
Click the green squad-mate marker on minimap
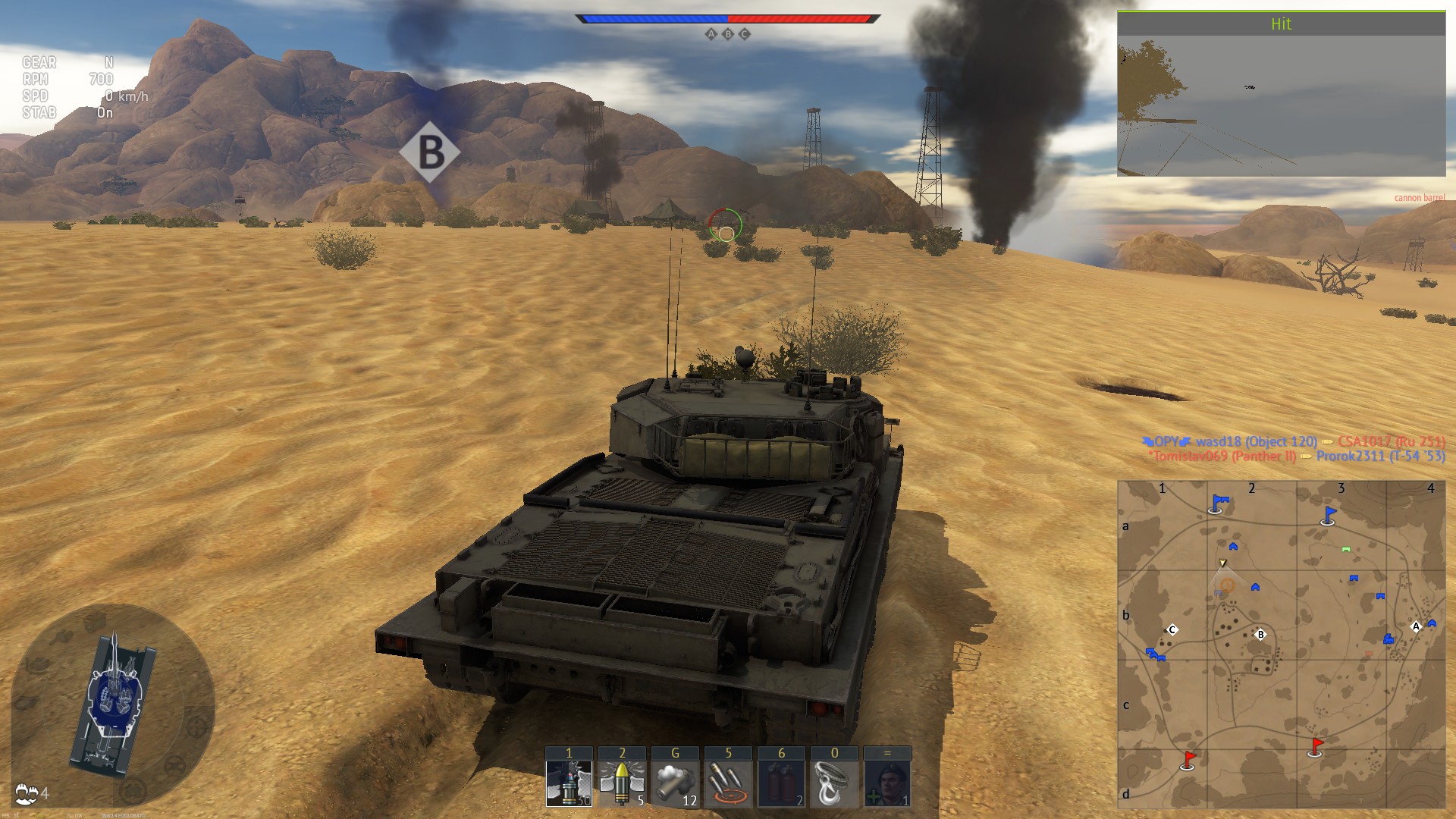[1346, 549]
